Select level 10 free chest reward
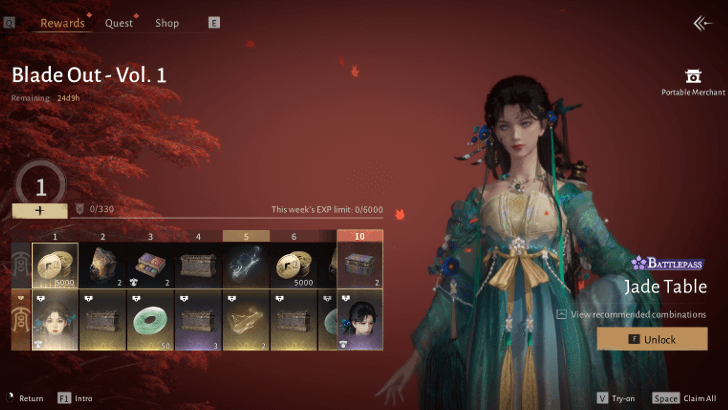This screenshot has height=410, width=728. pos(360,266)
